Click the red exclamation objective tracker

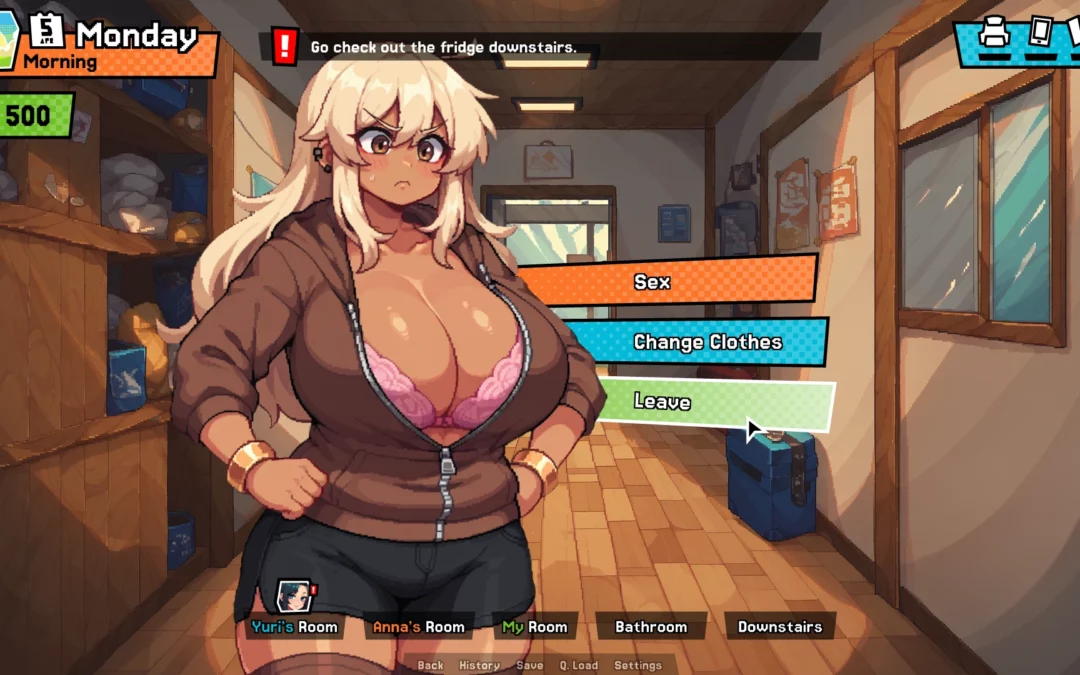[x=286, y=46]
